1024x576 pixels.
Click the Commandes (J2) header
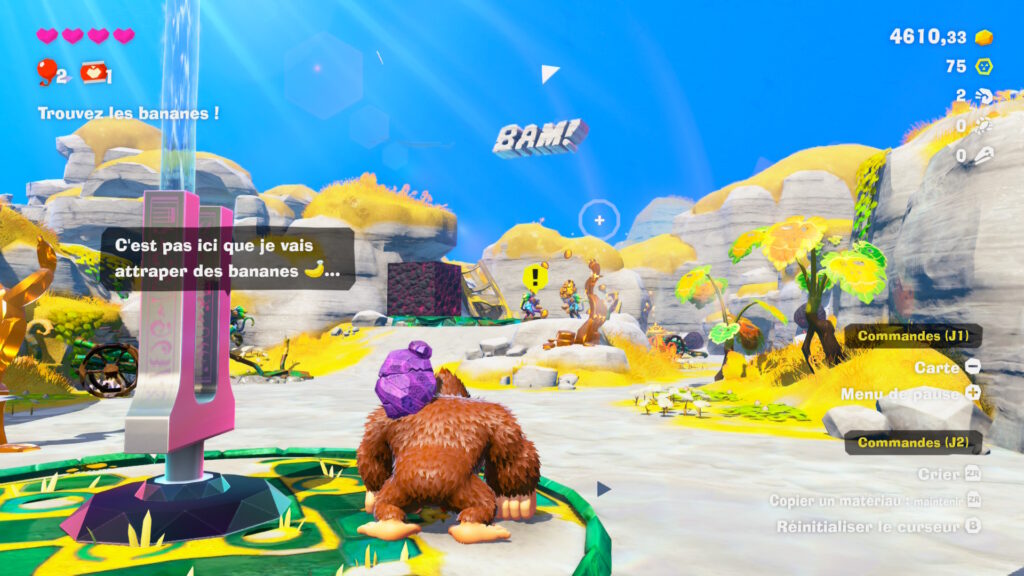point(914,442)
